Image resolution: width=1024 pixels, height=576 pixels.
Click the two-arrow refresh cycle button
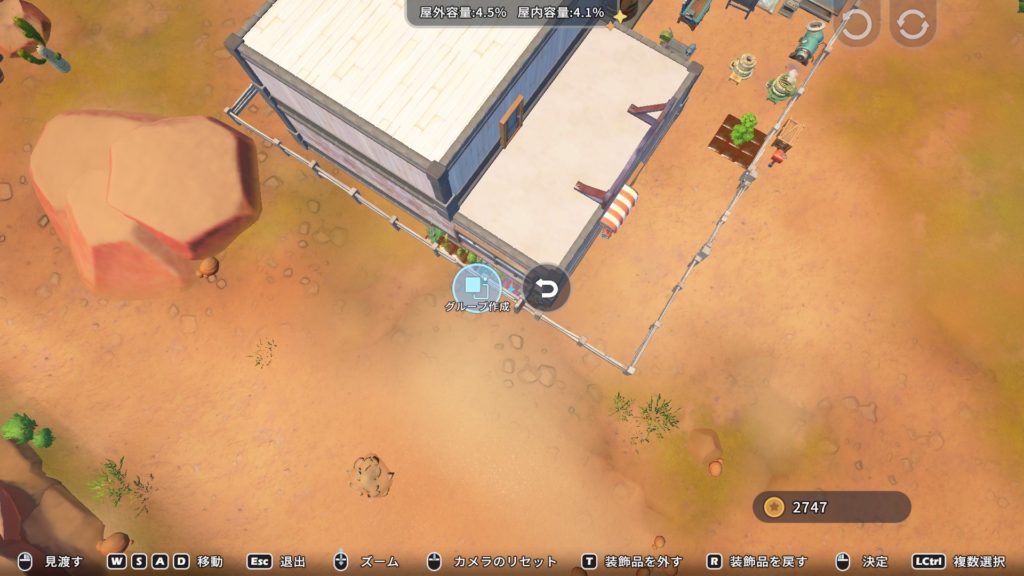(x=912, y=27)
